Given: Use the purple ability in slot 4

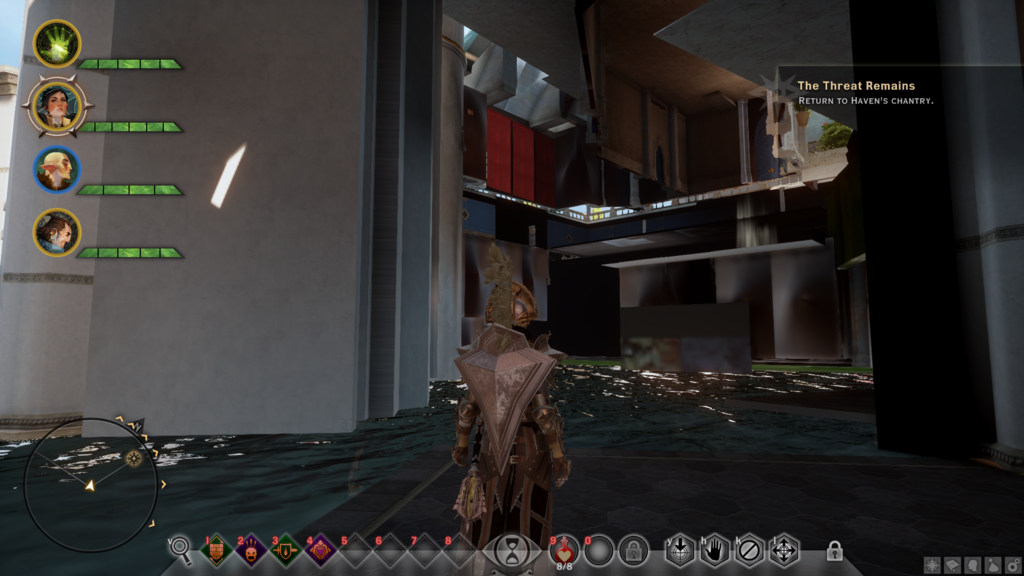Looking at the screenshot, I should click(x=319, y=549).
